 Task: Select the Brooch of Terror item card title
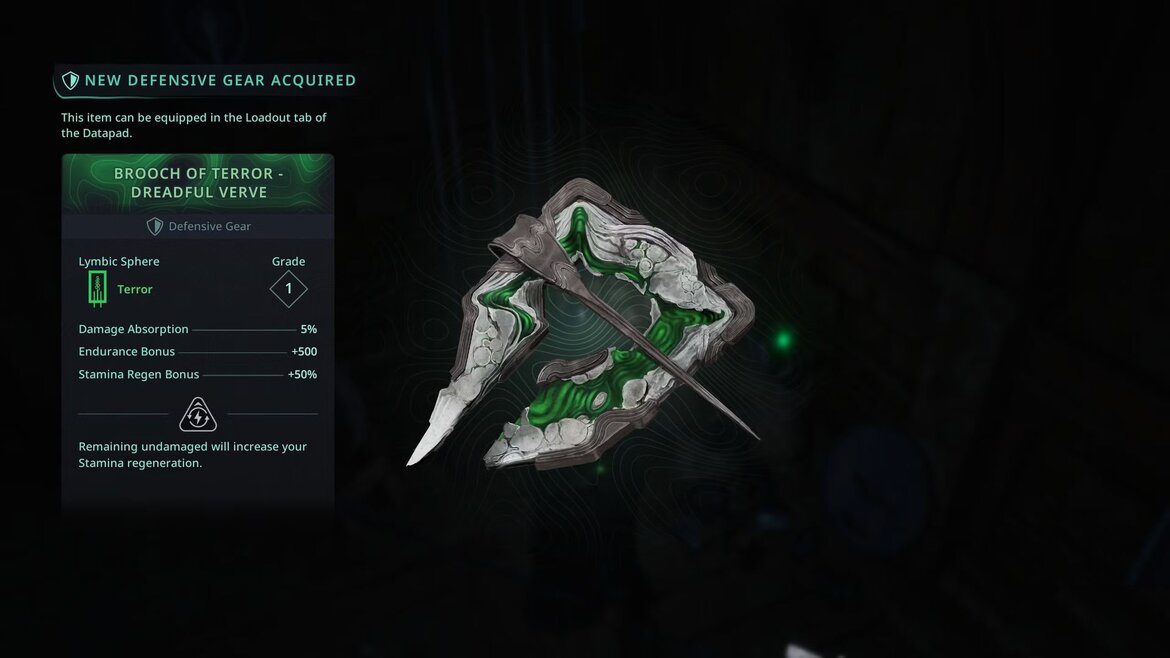pos(198,182)
